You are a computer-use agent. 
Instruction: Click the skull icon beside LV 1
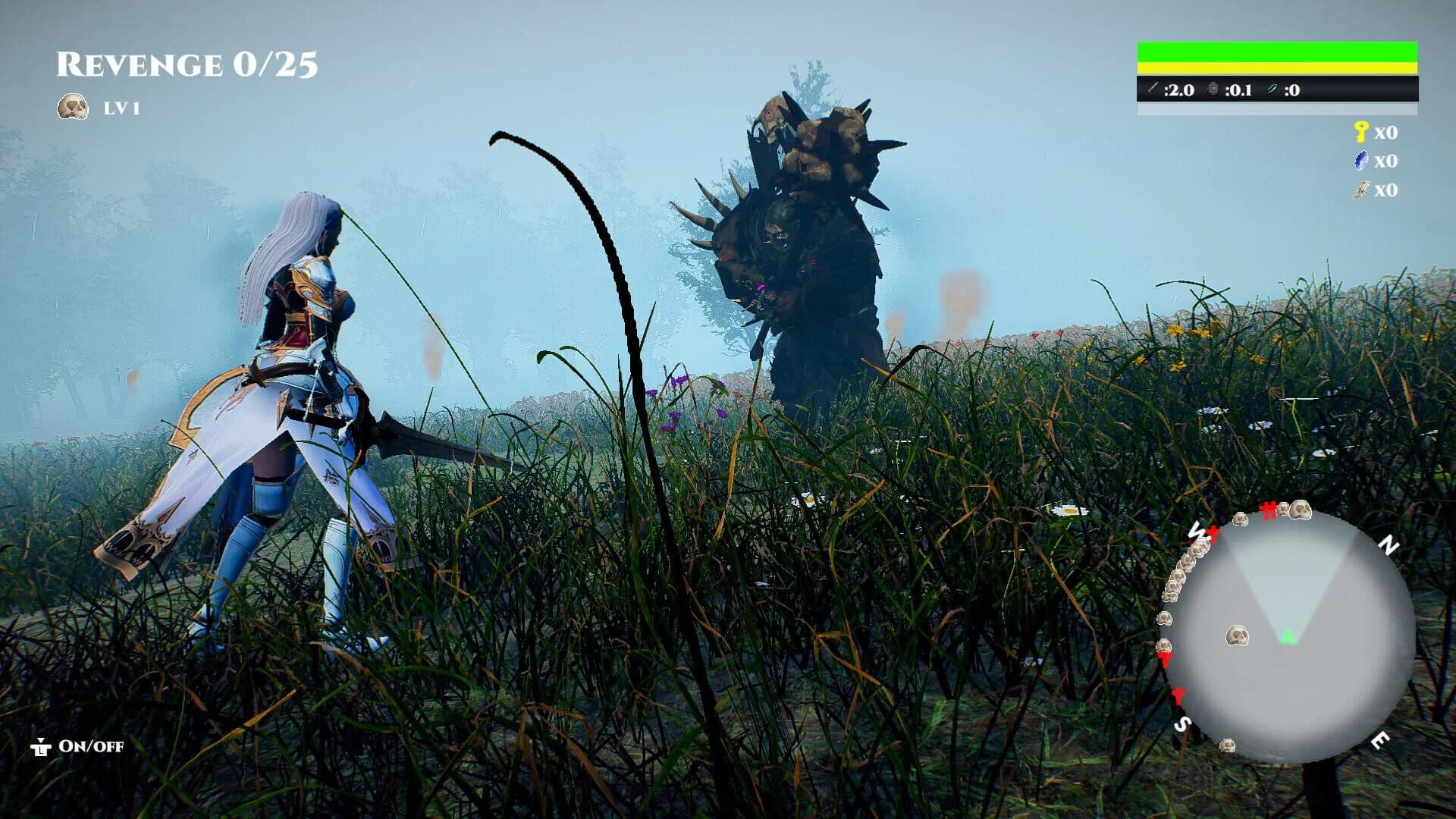[73, 106]
